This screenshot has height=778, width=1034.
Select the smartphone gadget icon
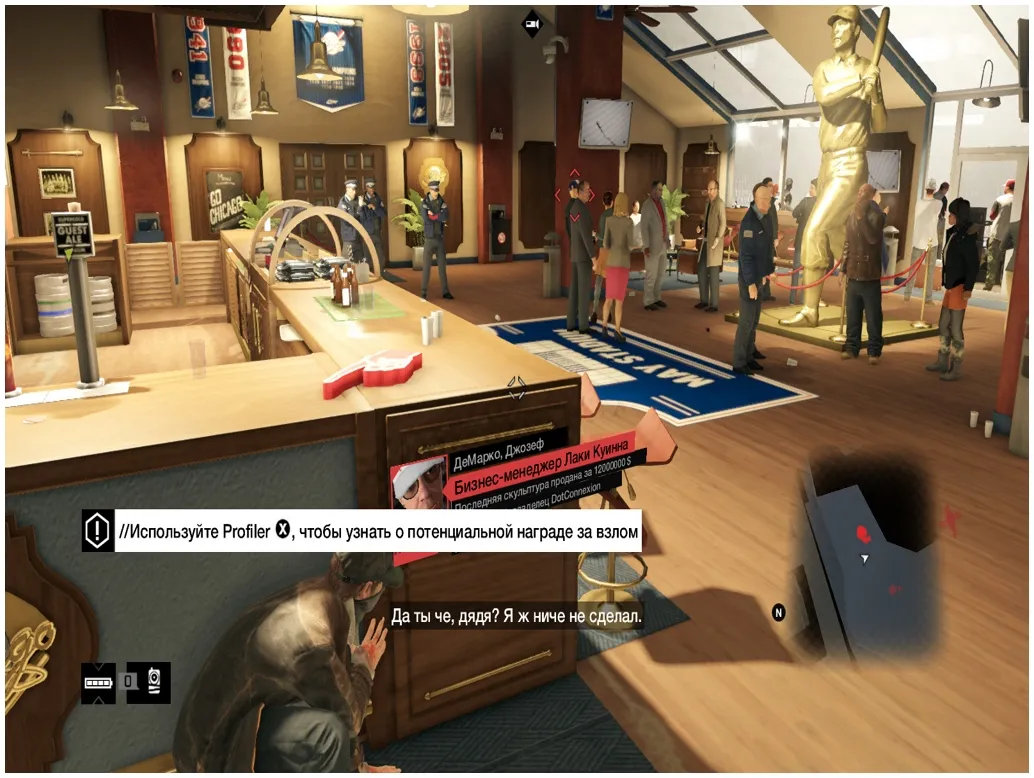pos(156,682)
